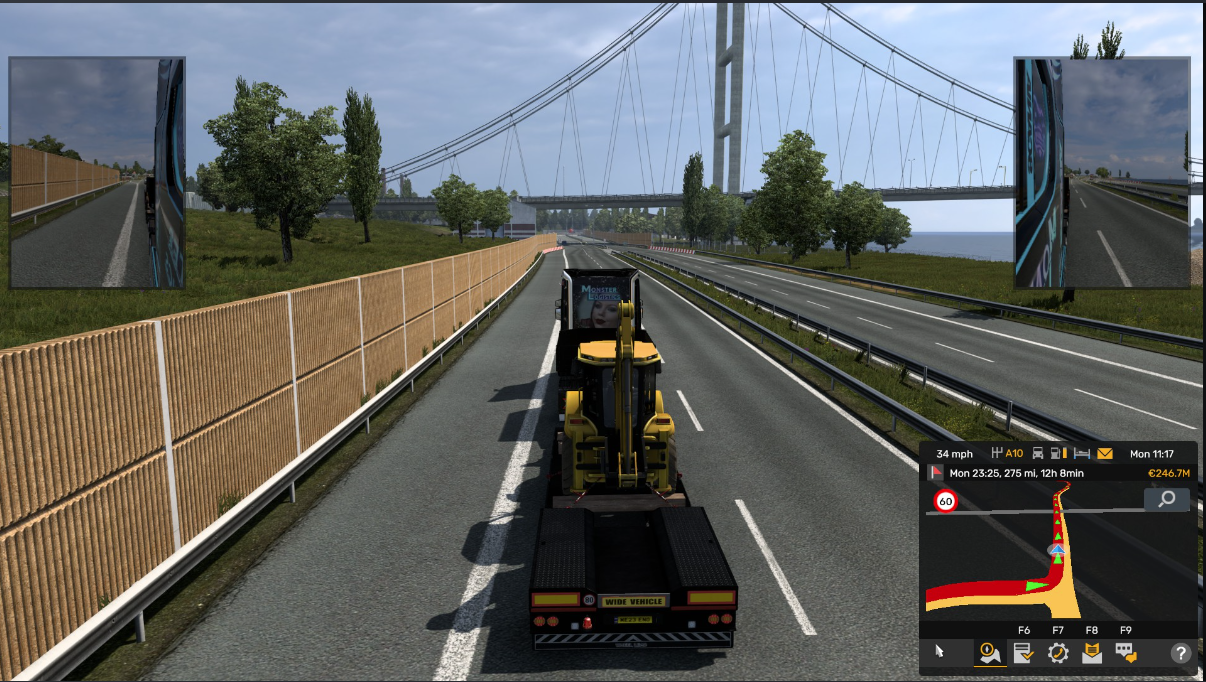This screenshot has height=682, width=1206.
Task: Open the road assistance phone-gear tab
Action: [x=1058, y=654]
